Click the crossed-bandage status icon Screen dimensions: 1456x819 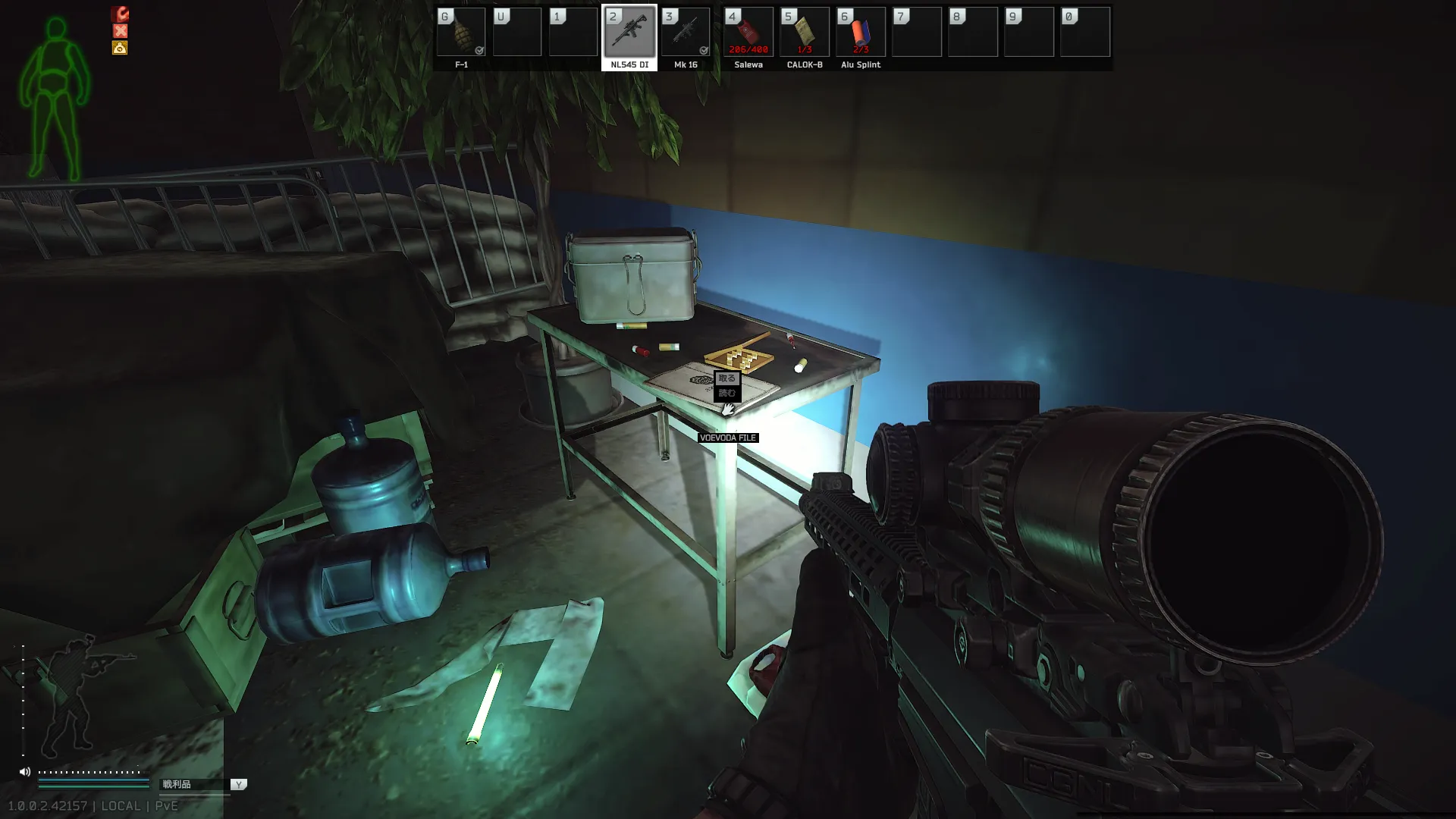coord(120,31)
